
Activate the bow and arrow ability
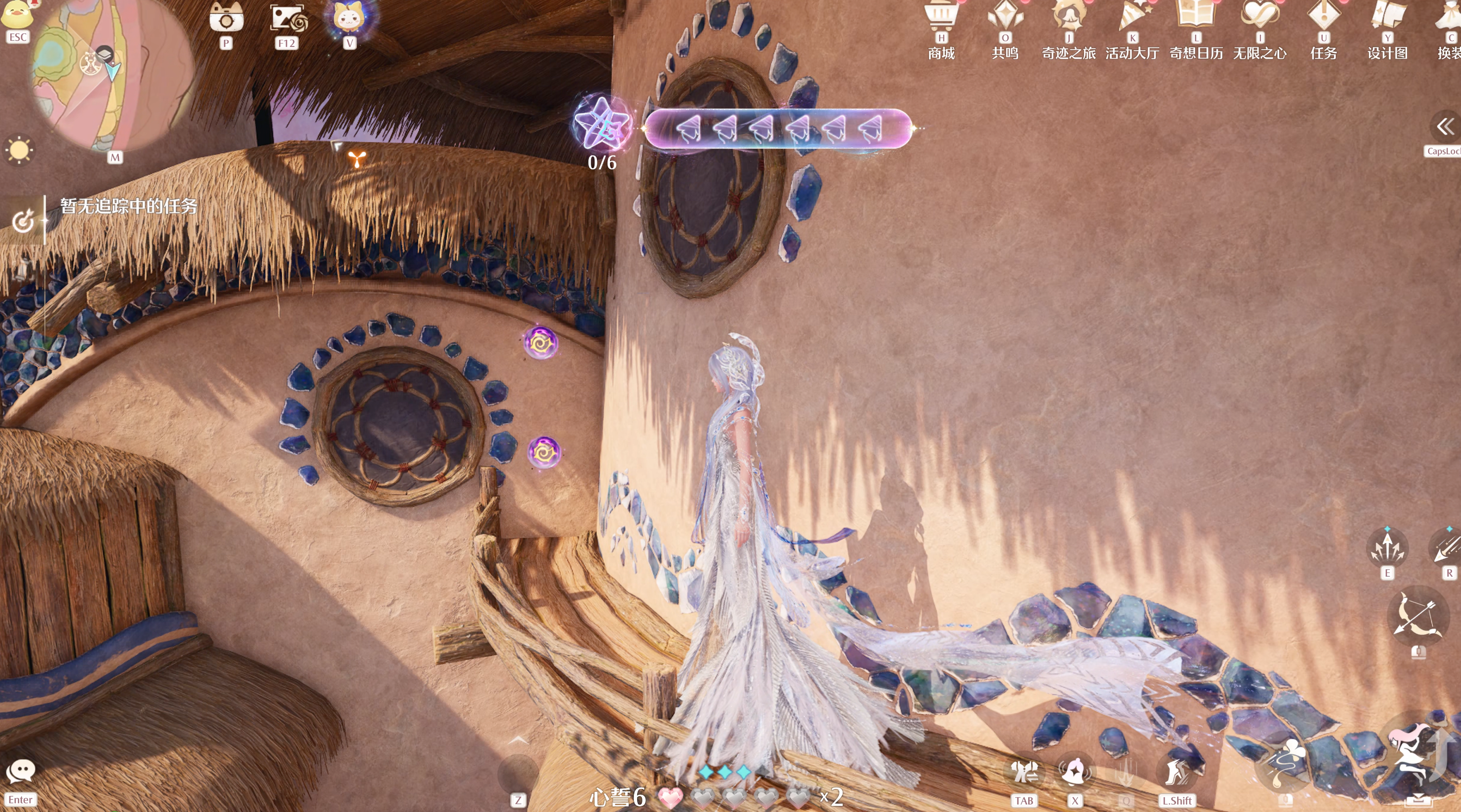pos(1418,617)
